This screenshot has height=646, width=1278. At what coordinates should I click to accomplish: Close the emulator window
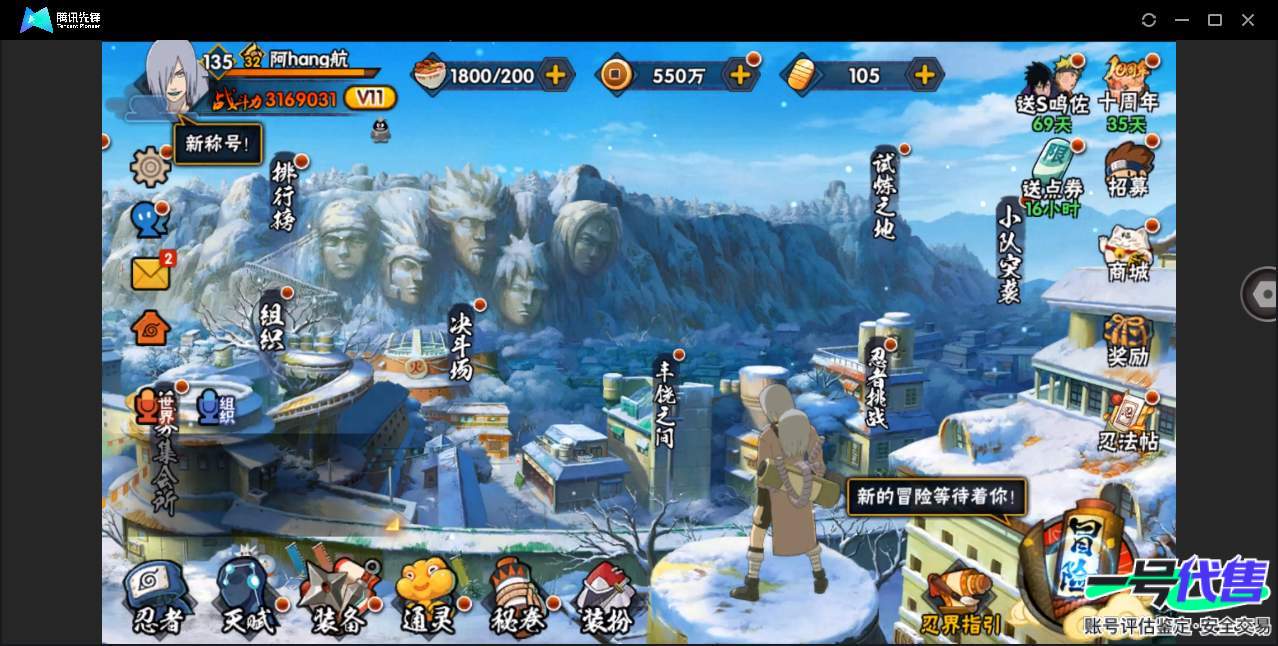pyautogui.click(x=1248, y=20)
